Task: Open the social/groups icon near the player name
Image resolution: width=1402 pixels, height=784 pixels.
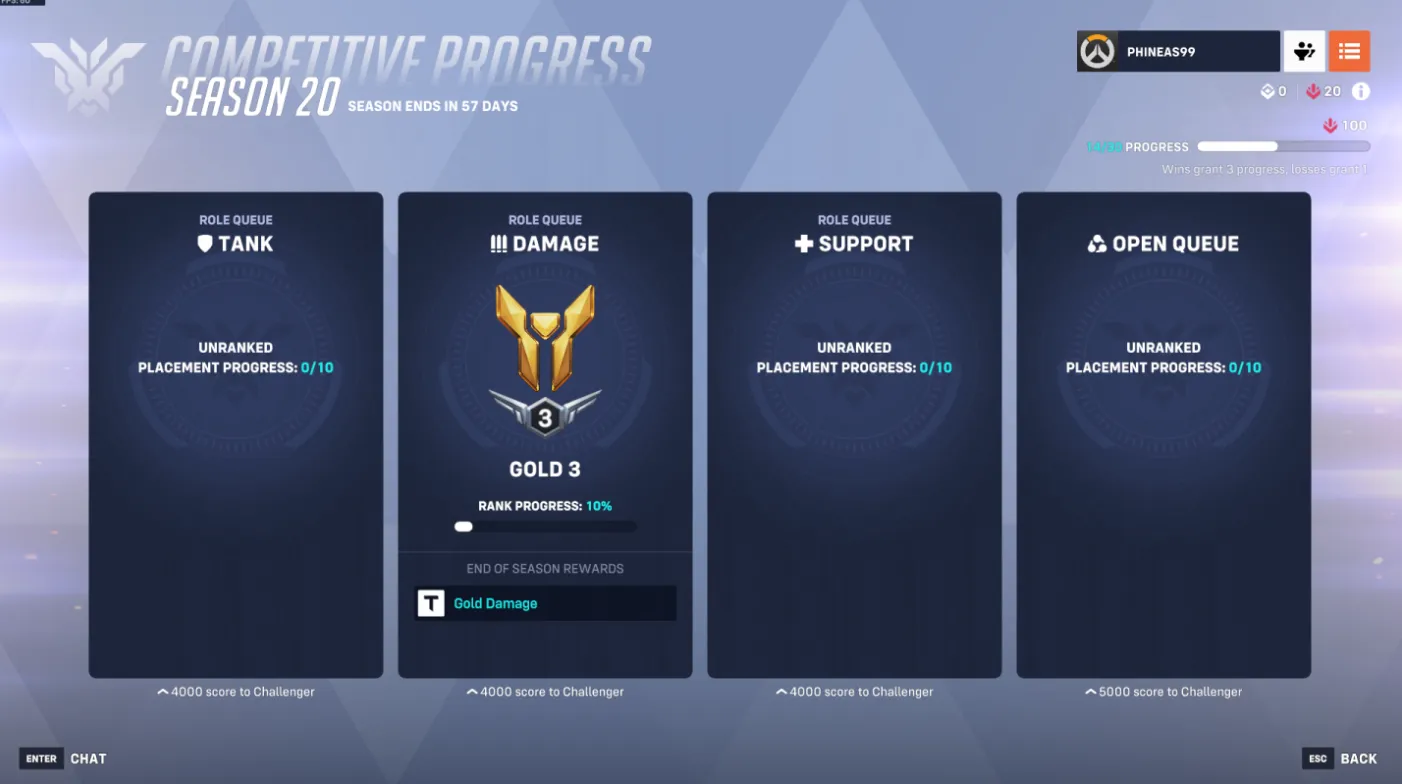Action: click(x=1303, y=50)
